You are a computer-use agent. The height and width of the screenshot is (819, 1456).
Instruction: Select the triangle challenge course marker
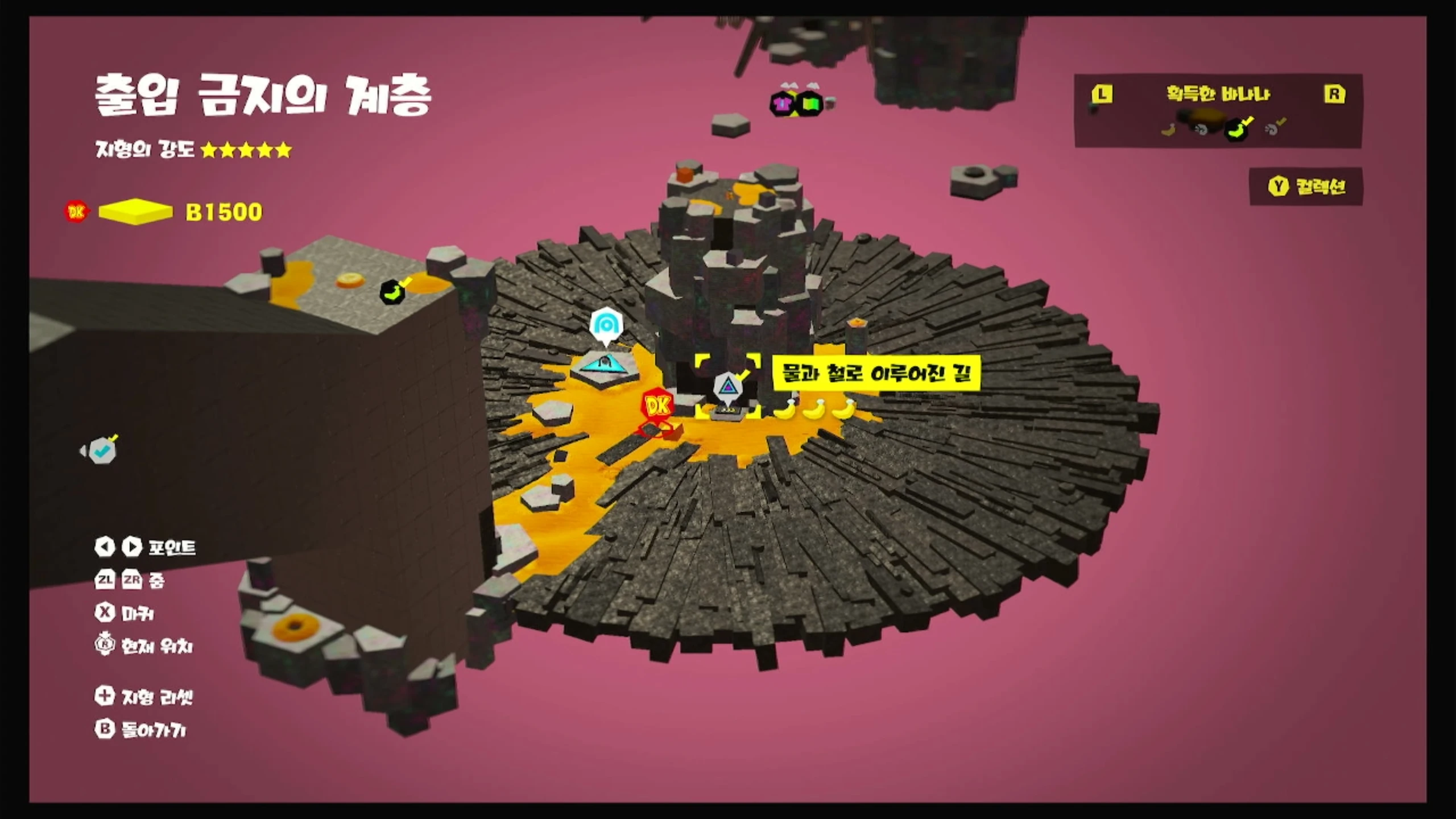tap(727, 388)
